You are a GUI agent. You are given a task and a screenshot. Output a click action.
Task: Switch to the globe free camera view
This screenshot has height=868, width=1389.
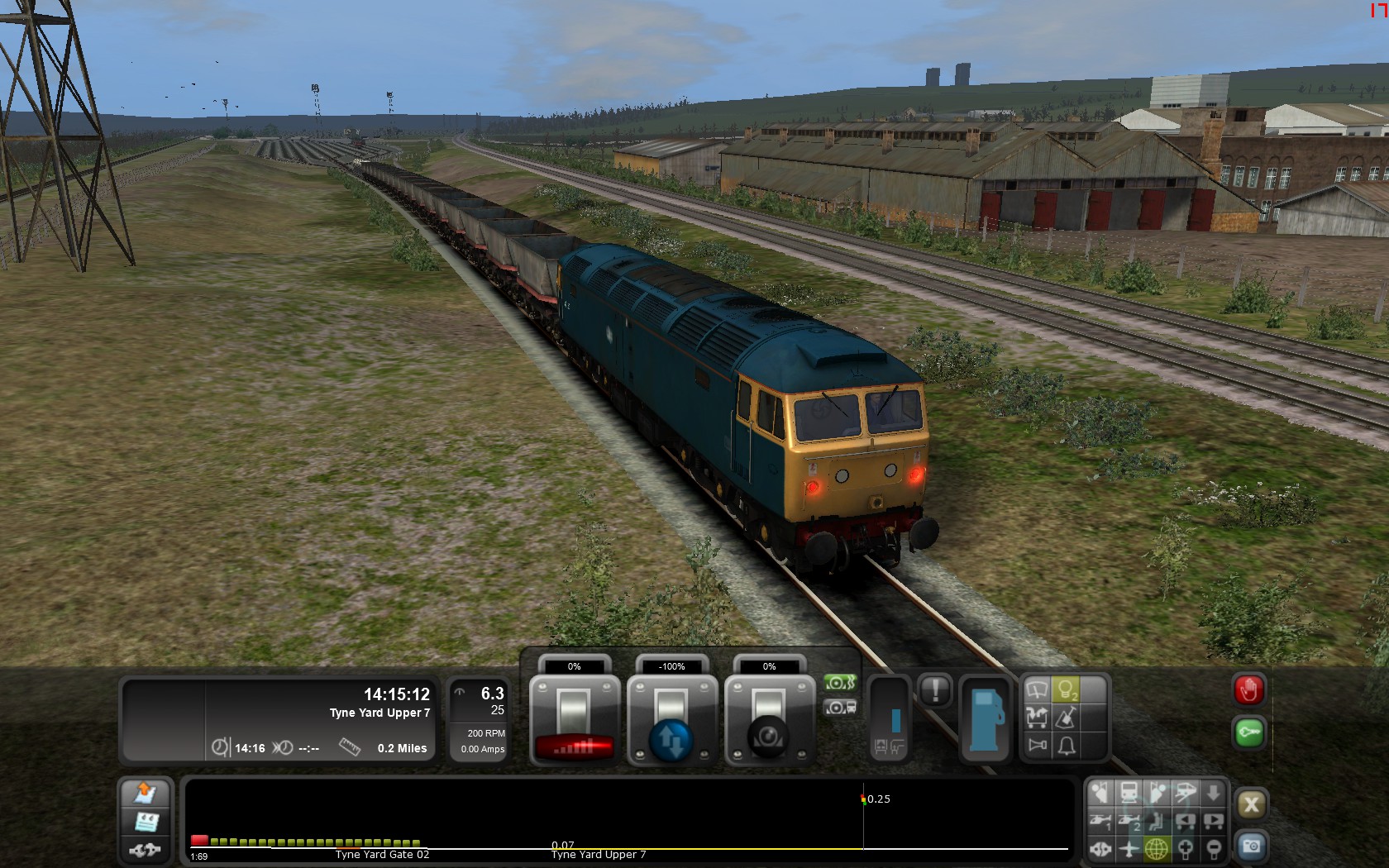pos(1157,848)
